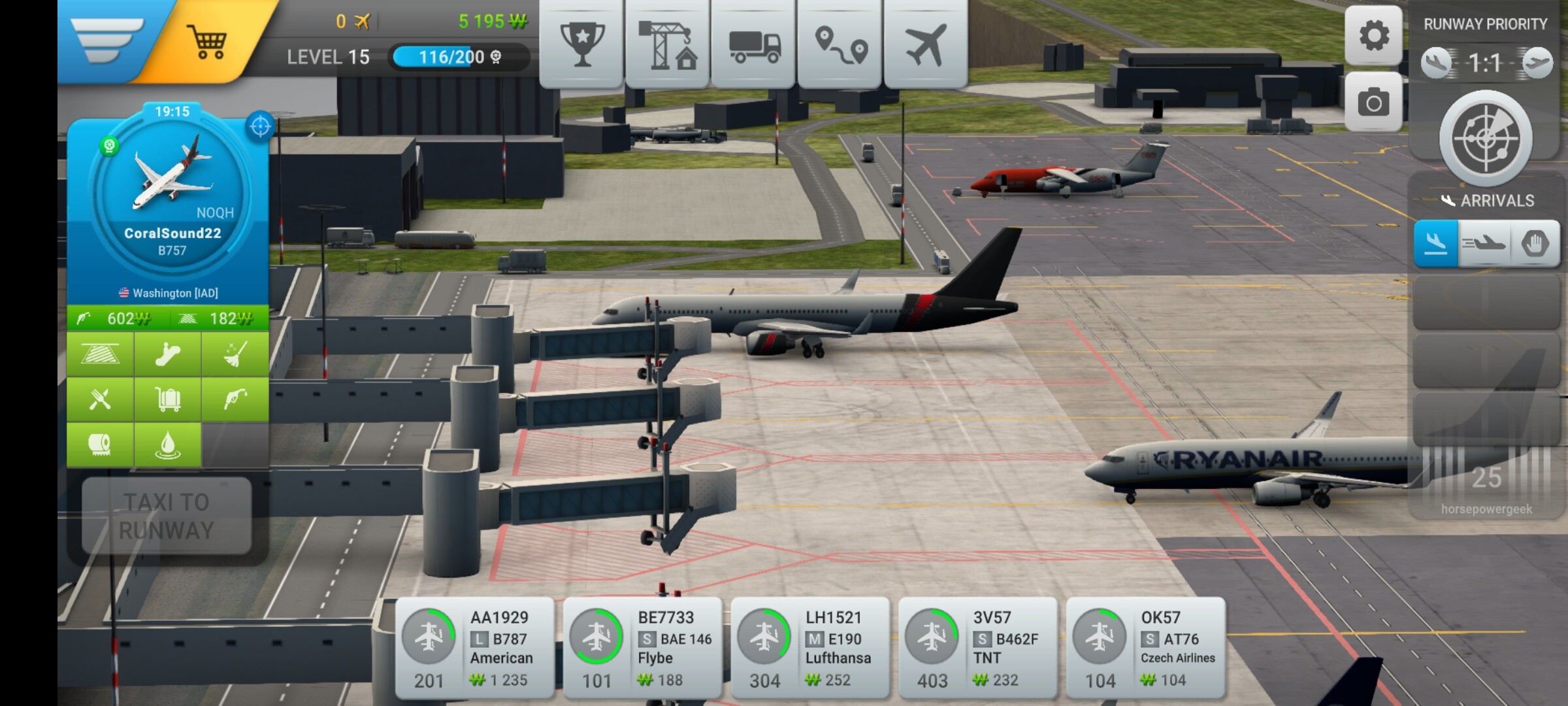The width and height of the screenshot is (1568, 706).
Task: Select flight OK57 Czech Airlines card
Action: tap(1146, 648)
